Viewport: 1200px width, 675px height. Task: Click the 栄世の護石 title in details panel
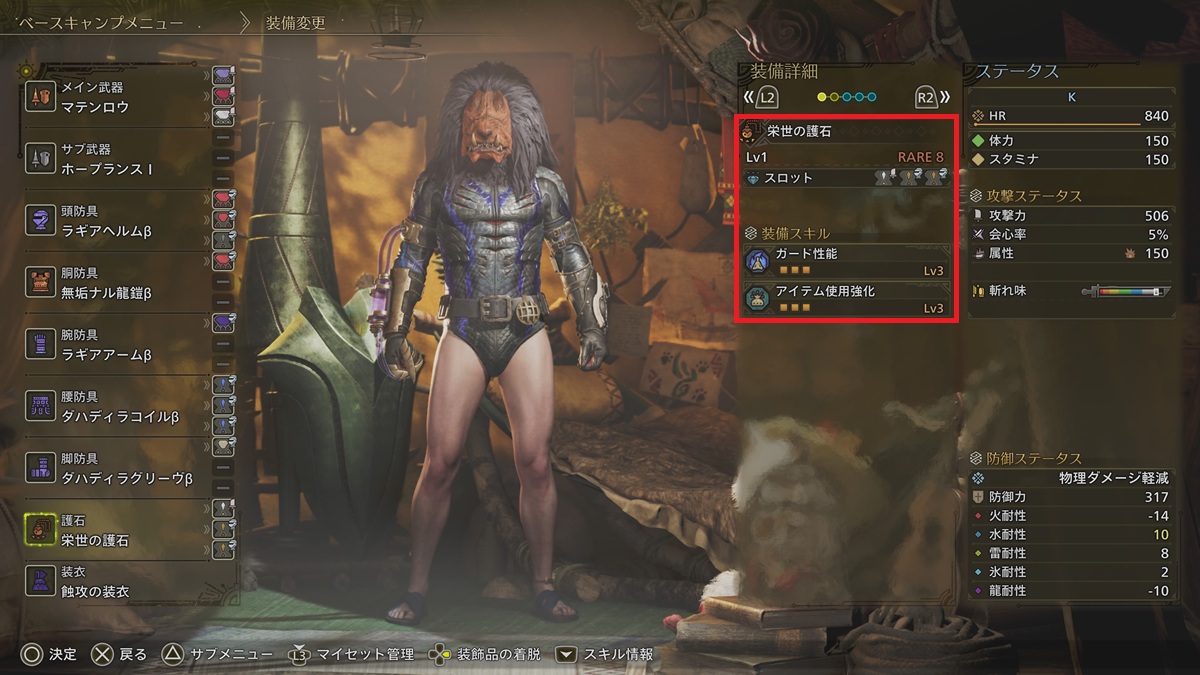point(798,131)
